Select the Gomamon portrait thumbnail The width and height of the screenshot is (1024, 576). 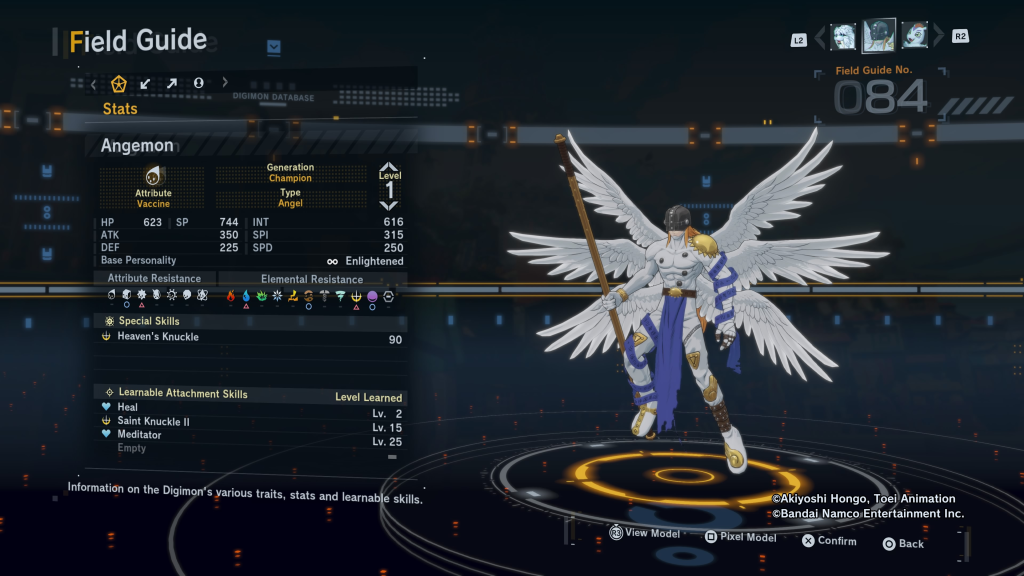pyautogui.click(x=915, y=36)
